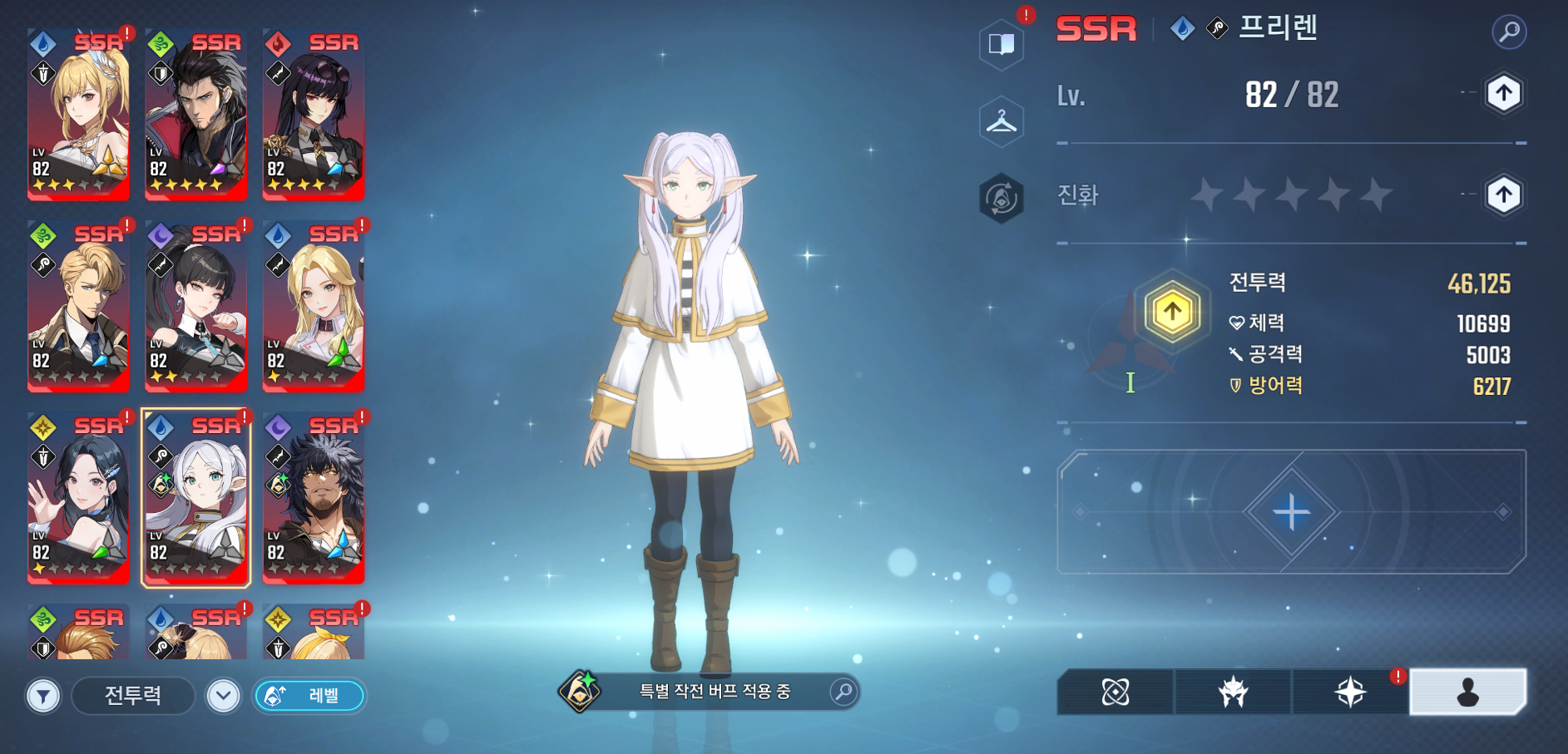
Task: Switch to the flame-shaped skills tab
Action: (x=1233, y=692)
